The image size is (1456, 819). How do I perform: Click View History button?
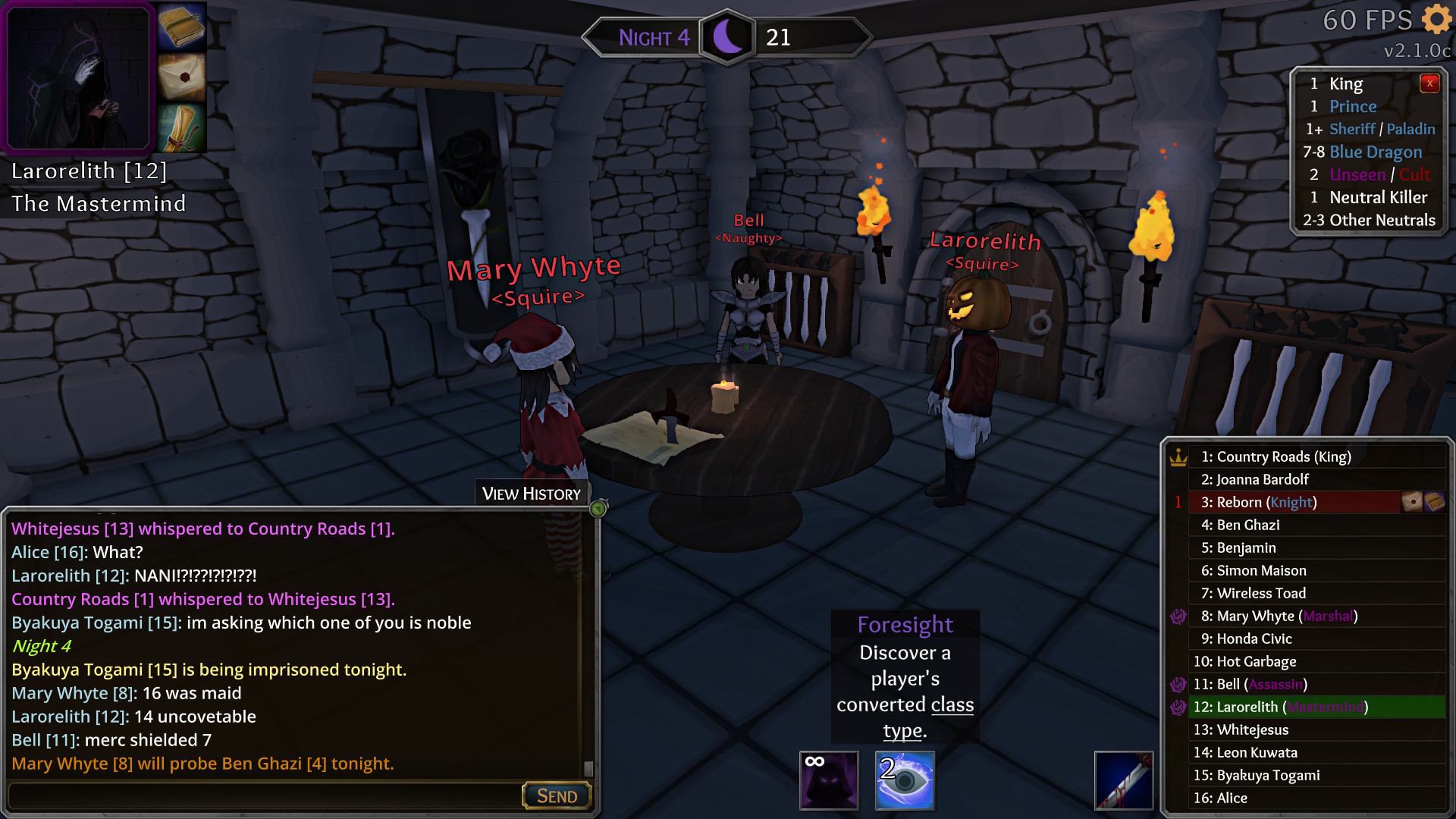point(532,494)
